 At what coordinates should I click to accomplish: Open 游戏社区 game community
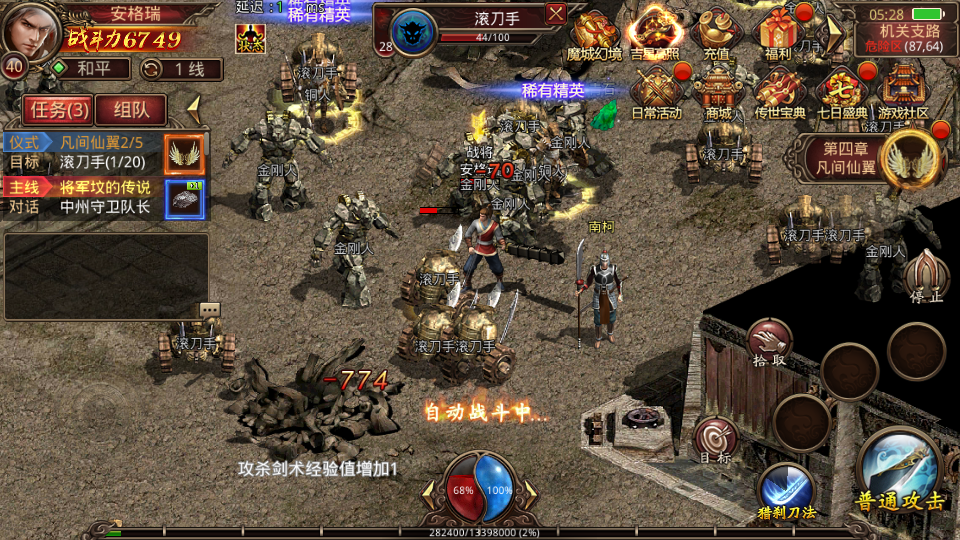[x=903, y=94]
